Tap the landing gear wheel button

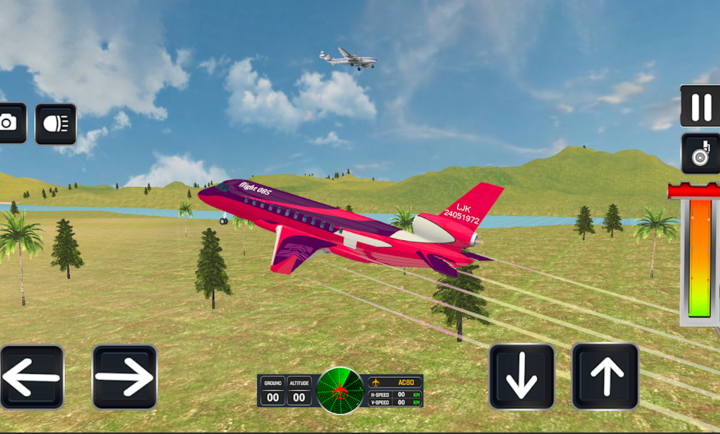pos(700,154)
